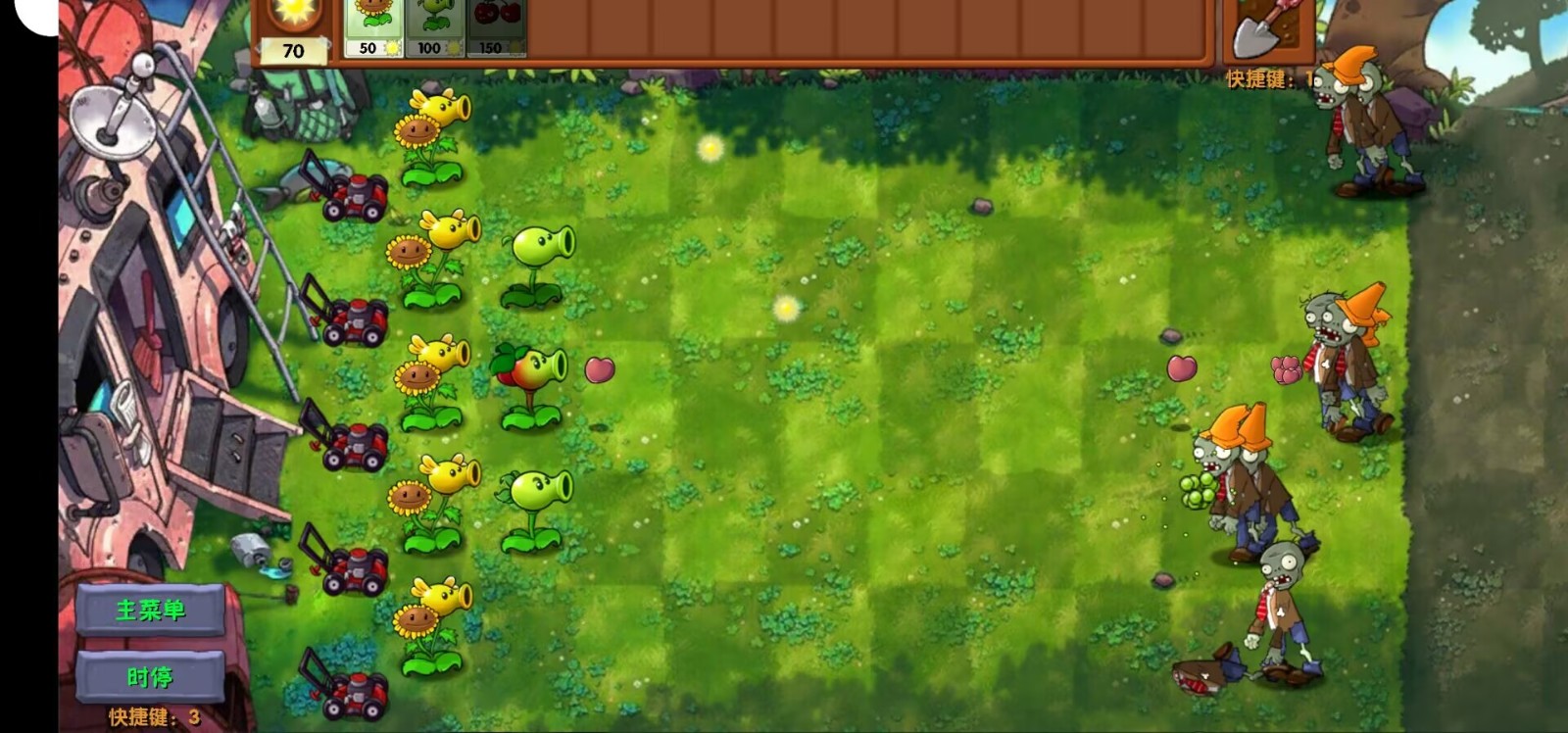Select the Sunflower seed packet costing 50 sun
1568x733 pixels.
pos(372,24)
